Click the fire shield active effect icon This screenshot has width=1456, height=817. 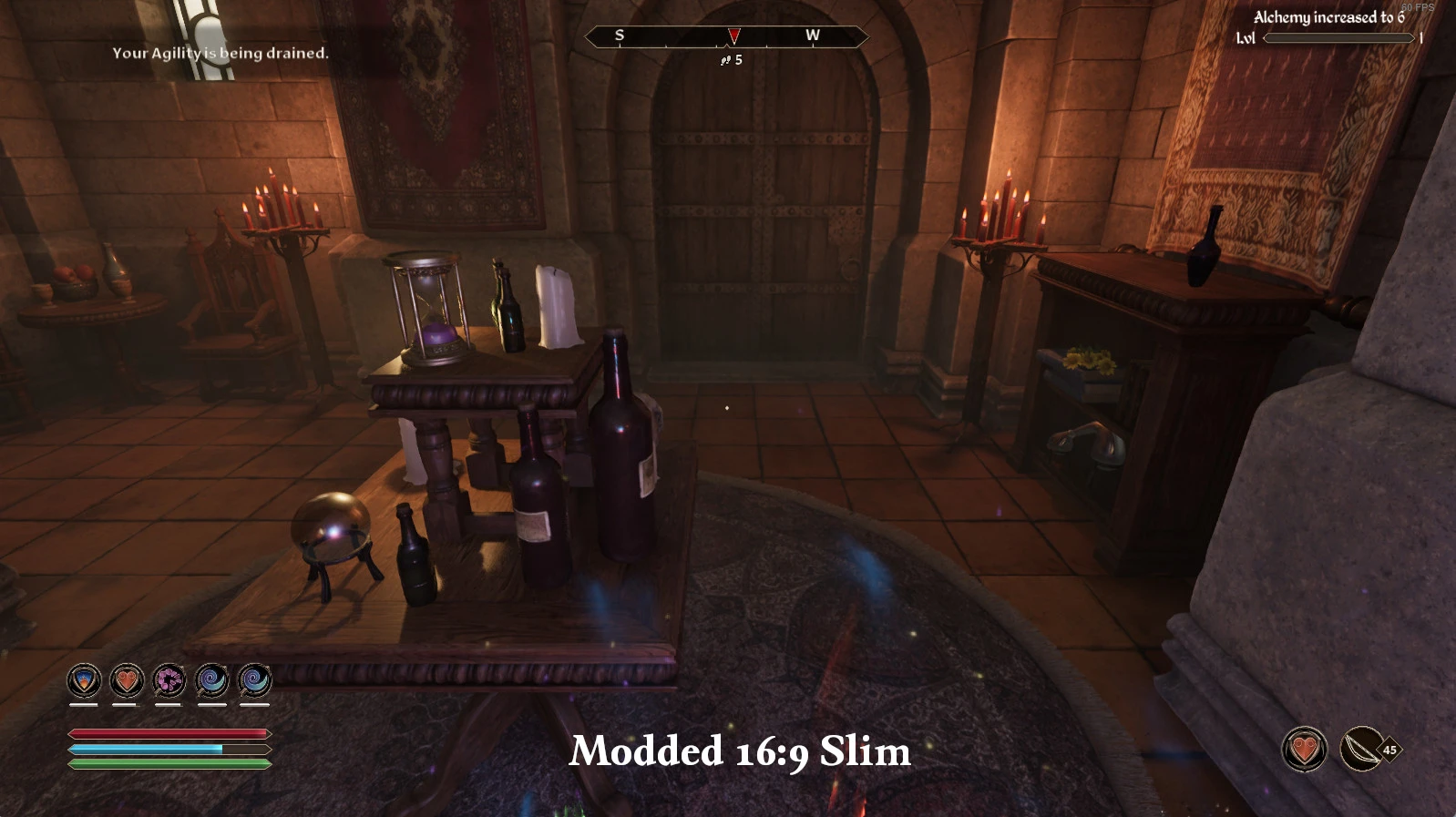click(84, 680)
